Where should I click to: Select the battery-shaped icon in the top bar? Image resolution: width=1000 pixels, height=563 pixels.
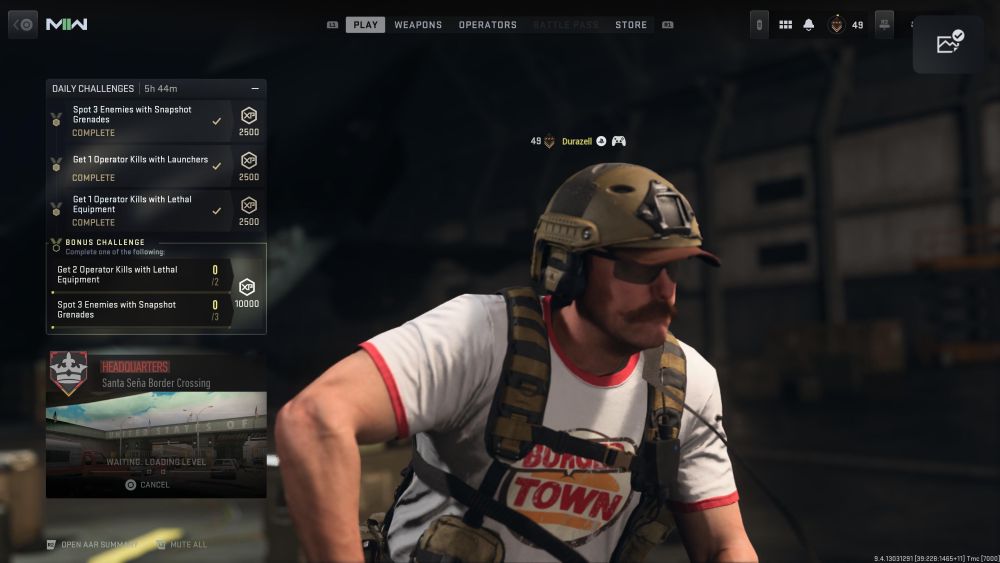tap(760, 25)
